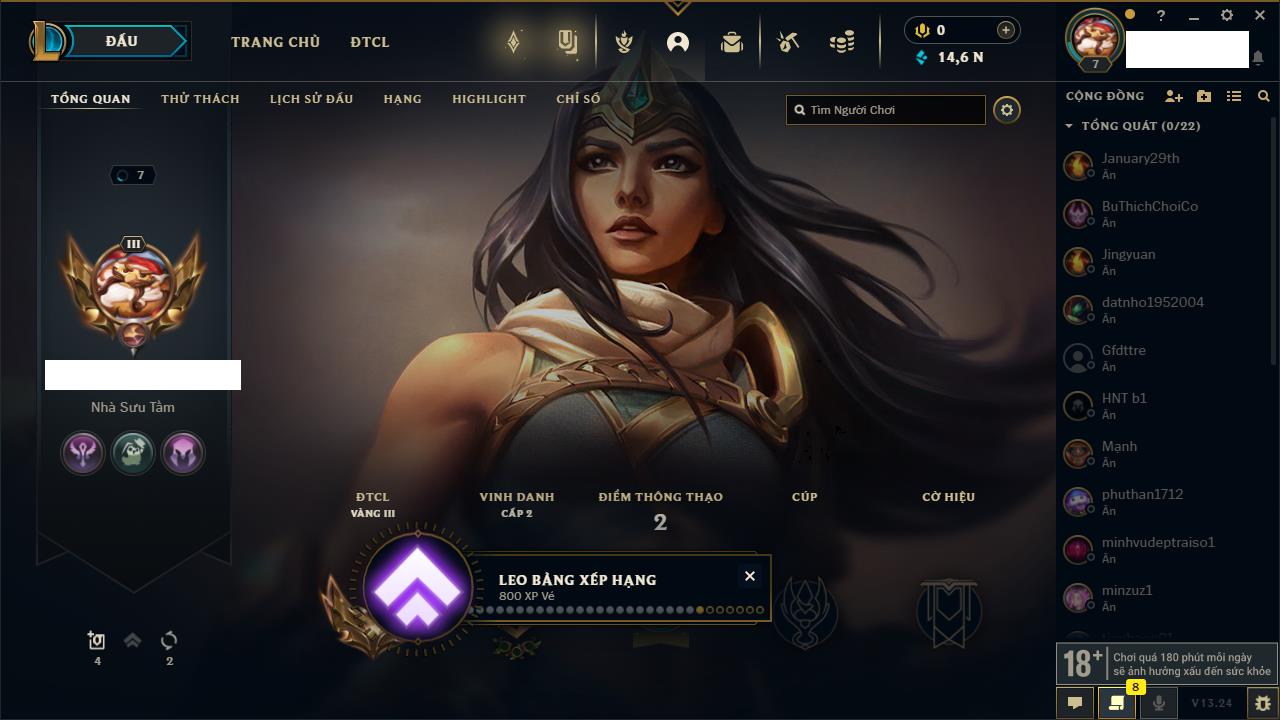Viewport: 1280px width, 720px height.
Task: Close the LEO BẢNG XẾP HẠNG popup
Action: pos(749,576)
